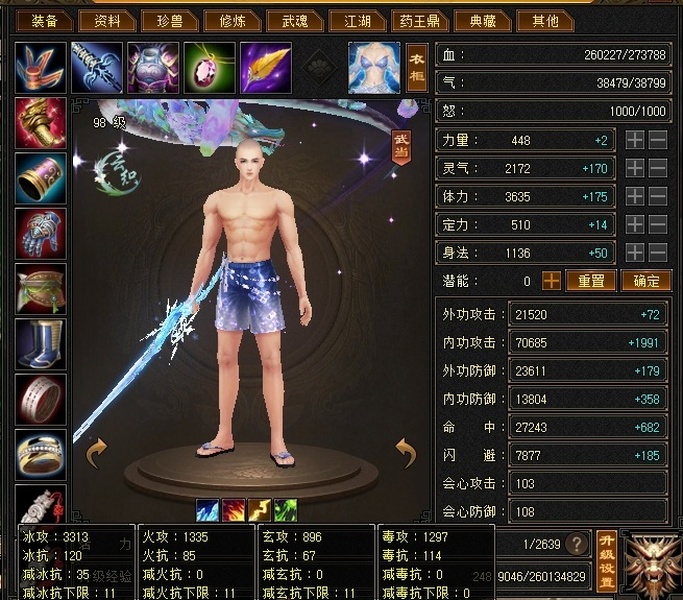Select the blue boots equipment slot

pos(41,343)
